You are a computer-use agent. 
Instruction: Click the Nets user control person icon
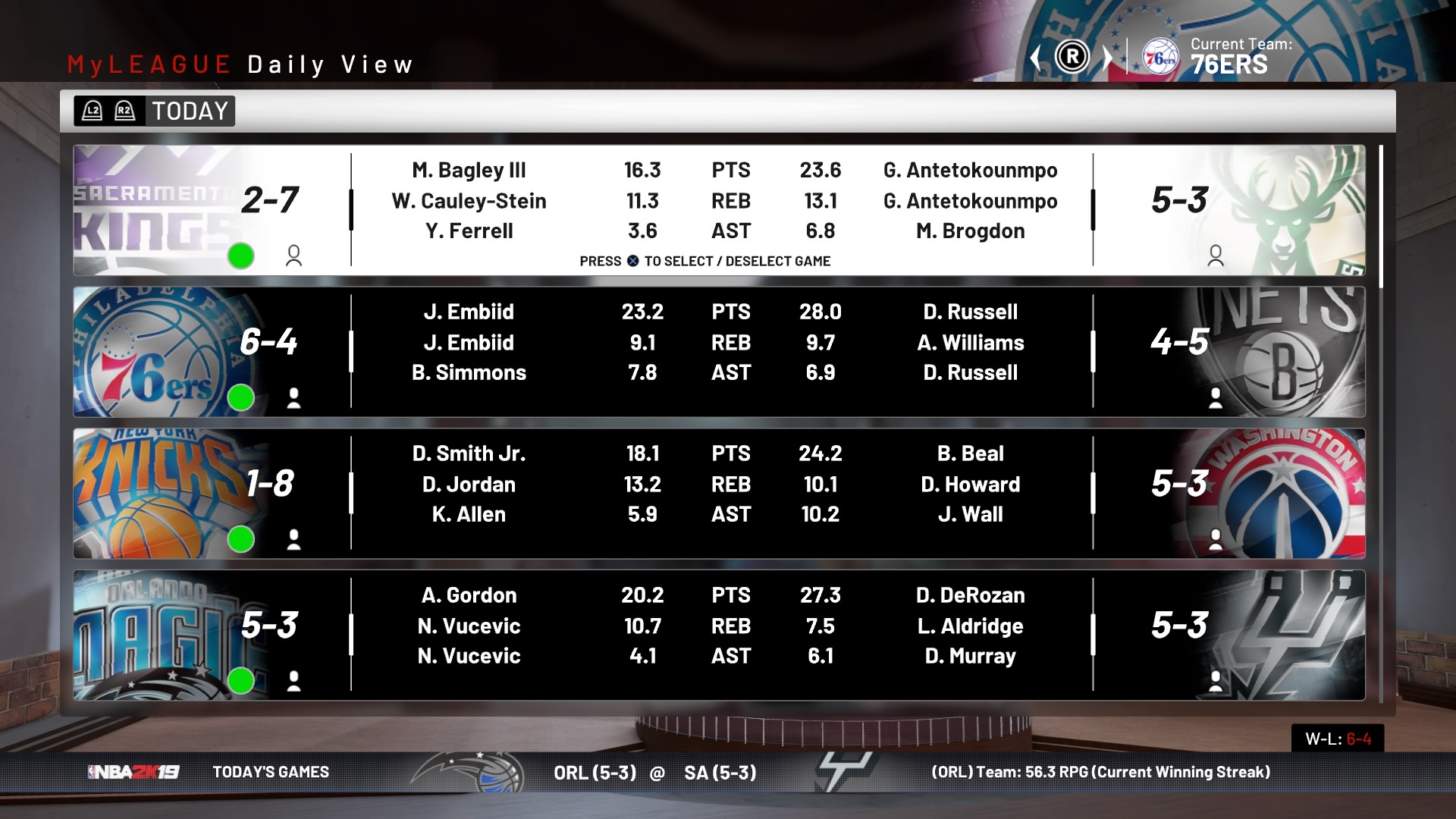1216,397
